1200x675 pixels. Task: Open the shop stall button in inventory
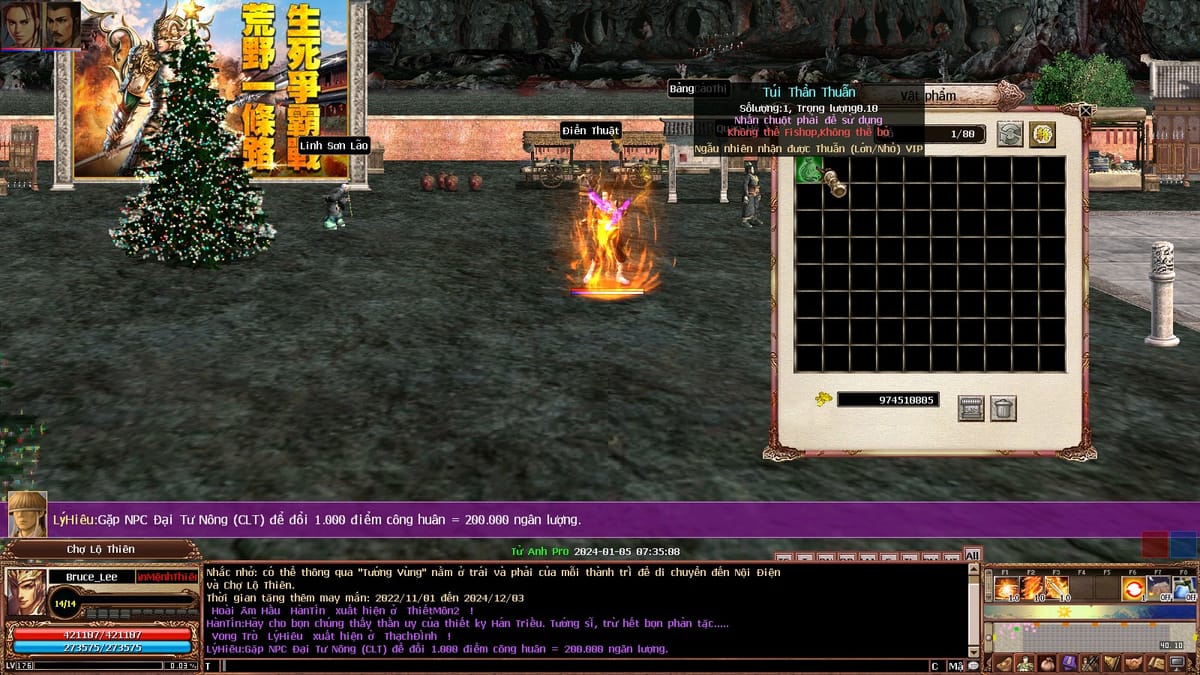(x=971, y=408)
